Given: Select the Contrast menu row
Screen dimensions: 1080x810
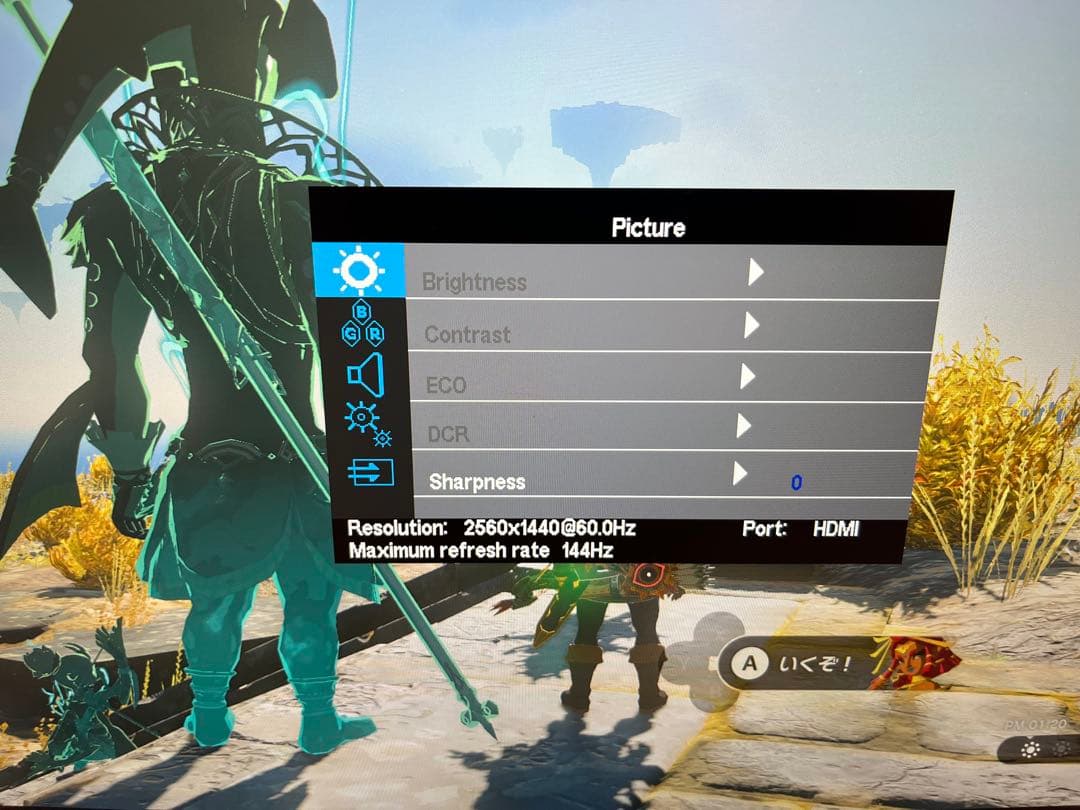Looking at the screenshot, I should [468, 334].
